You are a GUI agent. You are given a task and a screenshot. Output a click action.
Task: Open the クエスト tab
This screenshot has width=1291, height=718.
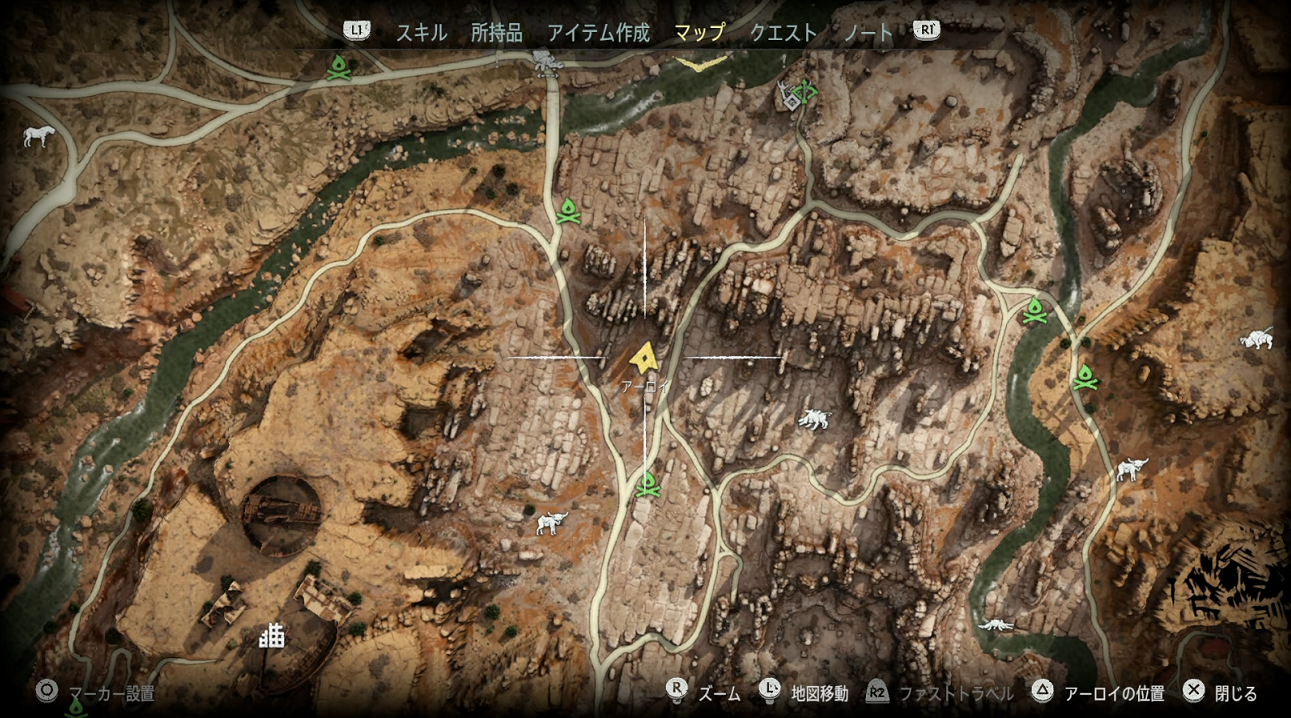(783, 33)
